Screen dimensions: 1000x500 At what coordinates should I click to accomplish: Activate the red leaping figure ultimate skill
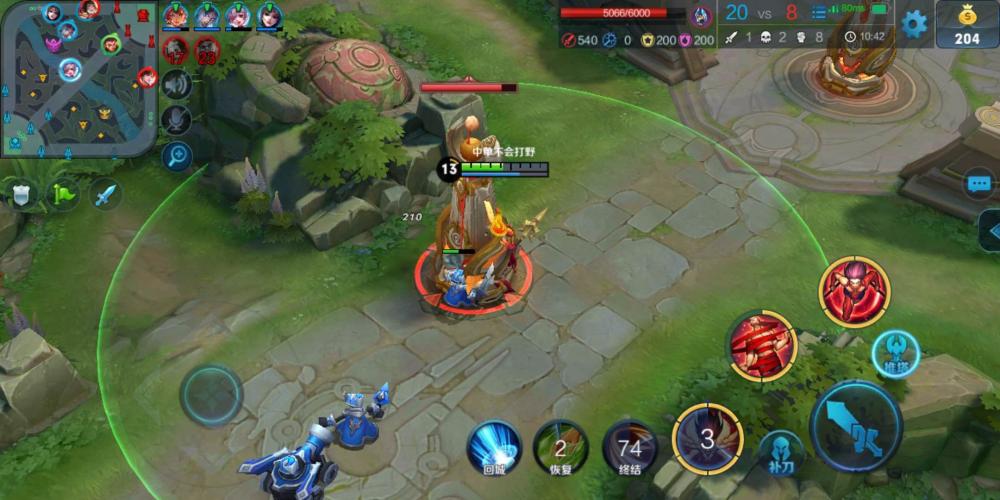coord(854,292)
